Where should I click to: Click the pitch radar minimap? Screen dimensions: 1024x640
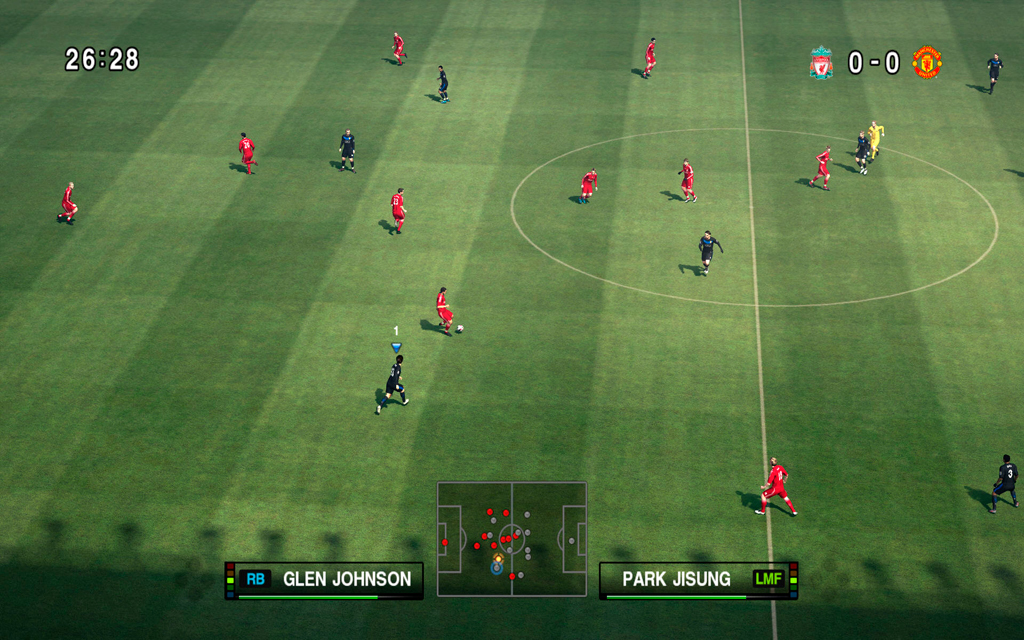511,539
